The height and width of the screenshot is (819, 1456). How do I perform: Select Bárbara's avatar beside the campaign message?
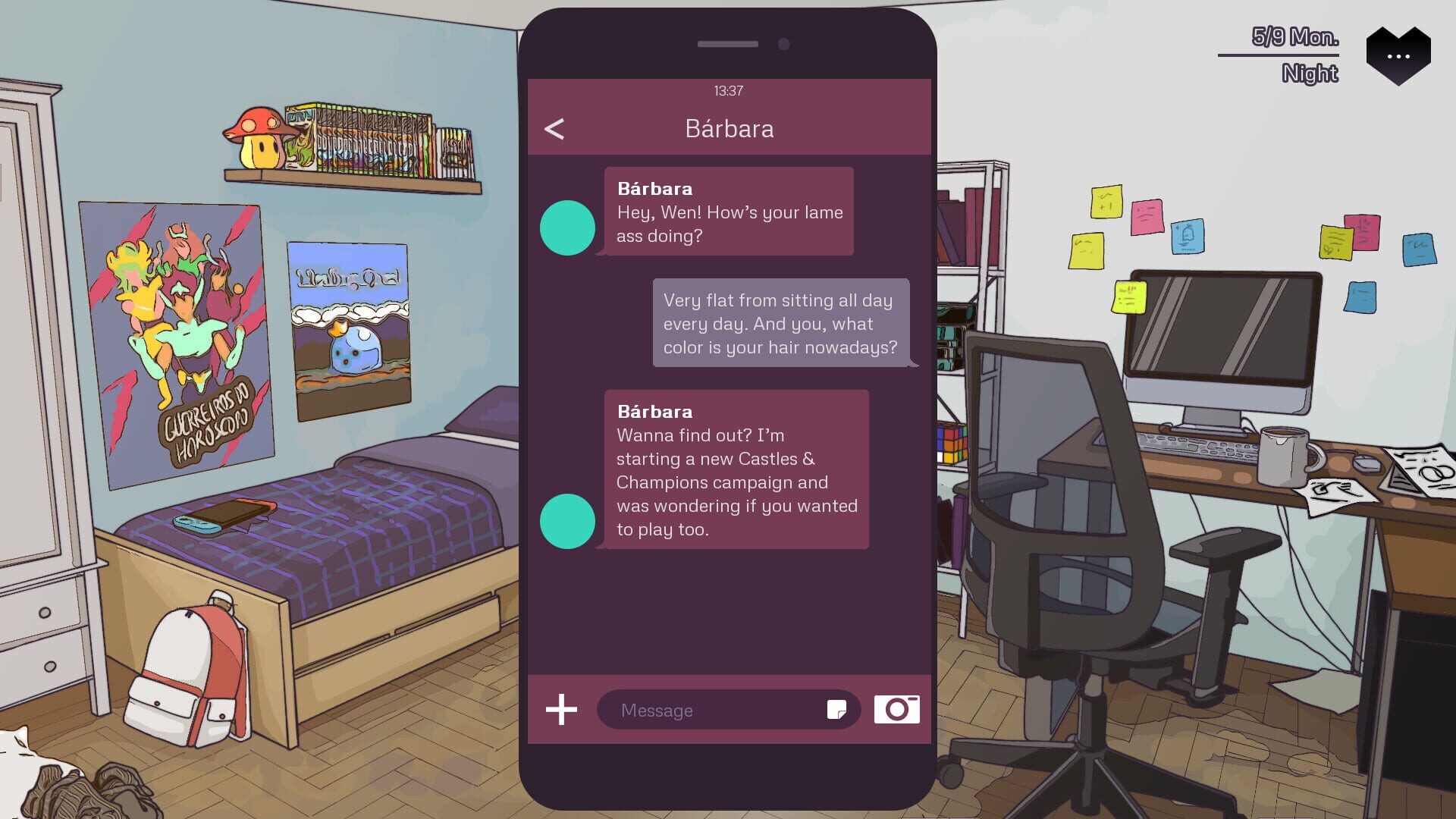coord(567,521)
